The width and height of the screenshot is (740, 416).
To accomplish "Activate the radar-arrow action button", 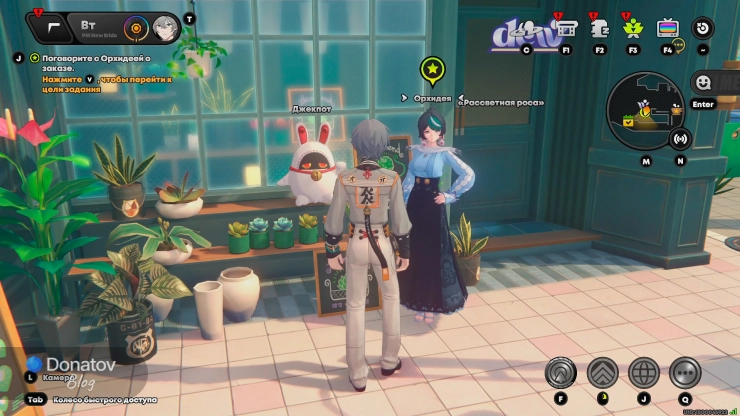I will pos(561,372).
